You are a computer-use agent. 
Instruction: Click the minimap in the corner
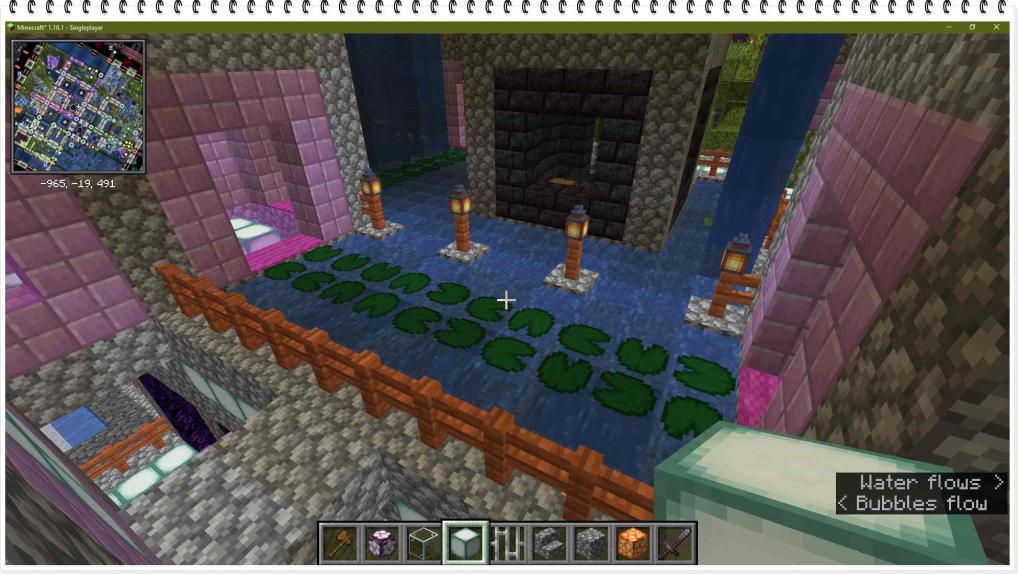click(78, 106)
